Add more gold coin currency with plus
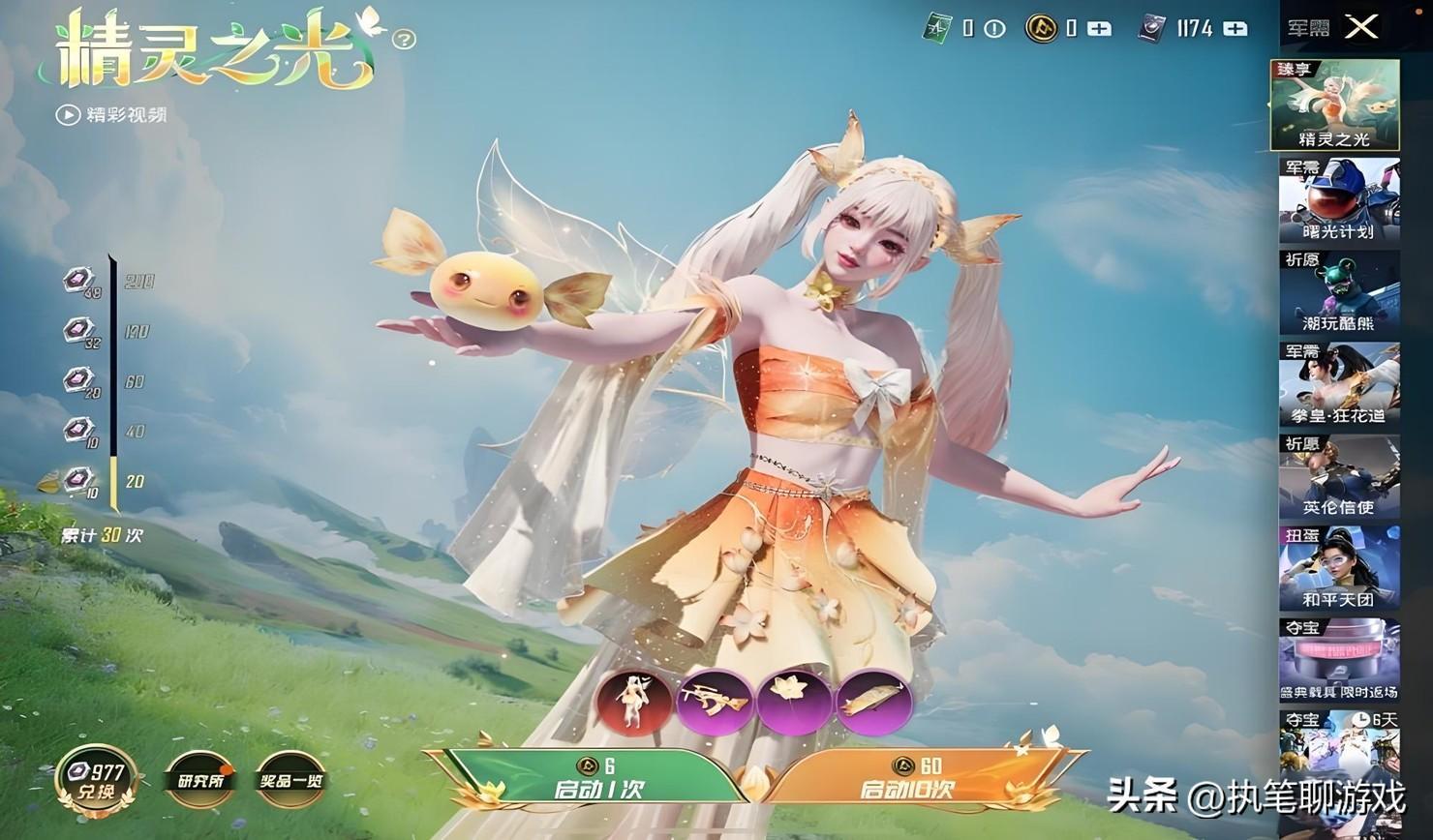Image resolution: width=1433 pixels, height=840 pixels. coord(1099,28)
